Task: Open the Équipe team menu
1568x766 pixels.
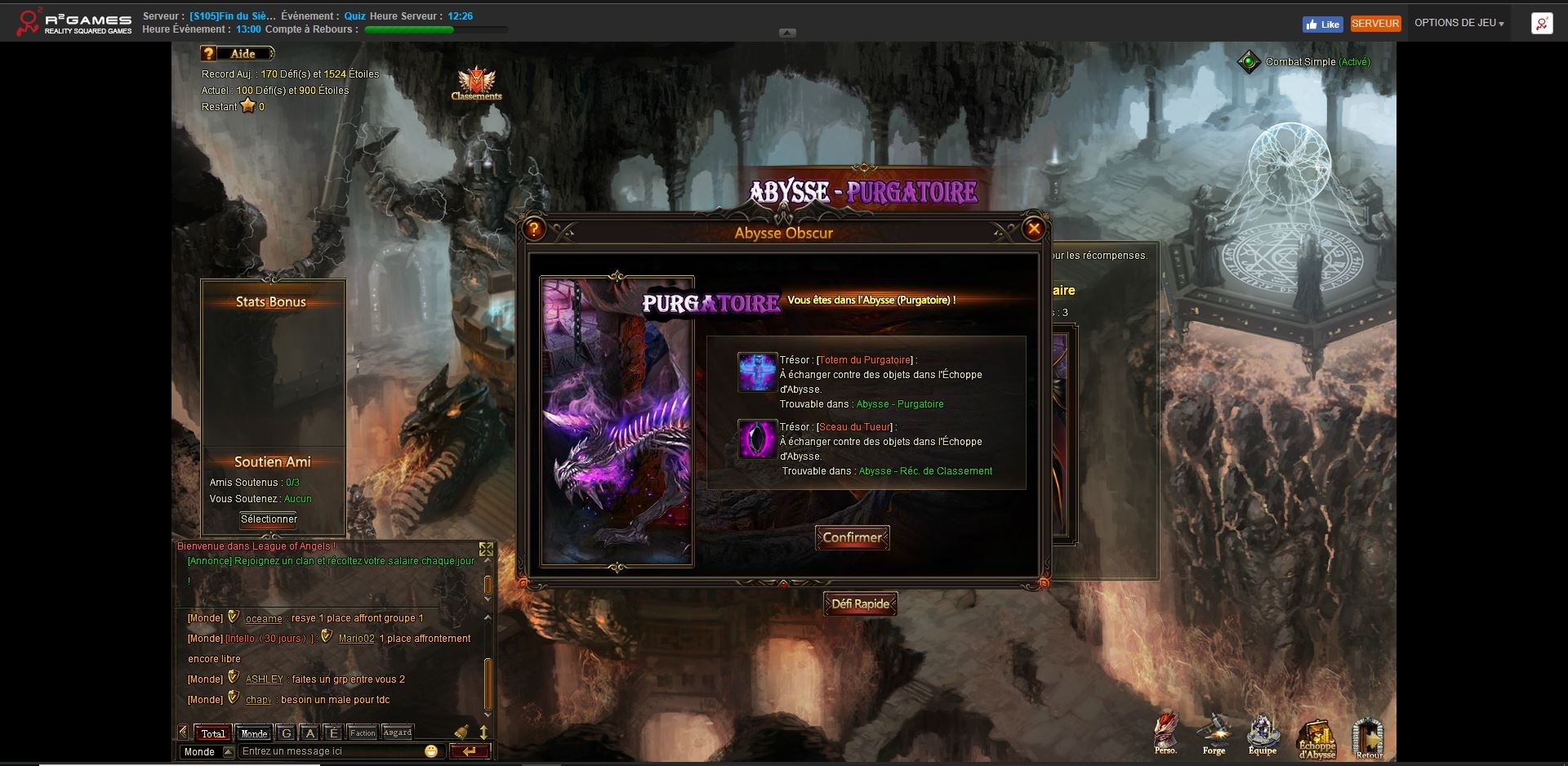Action: (1262, 733)
